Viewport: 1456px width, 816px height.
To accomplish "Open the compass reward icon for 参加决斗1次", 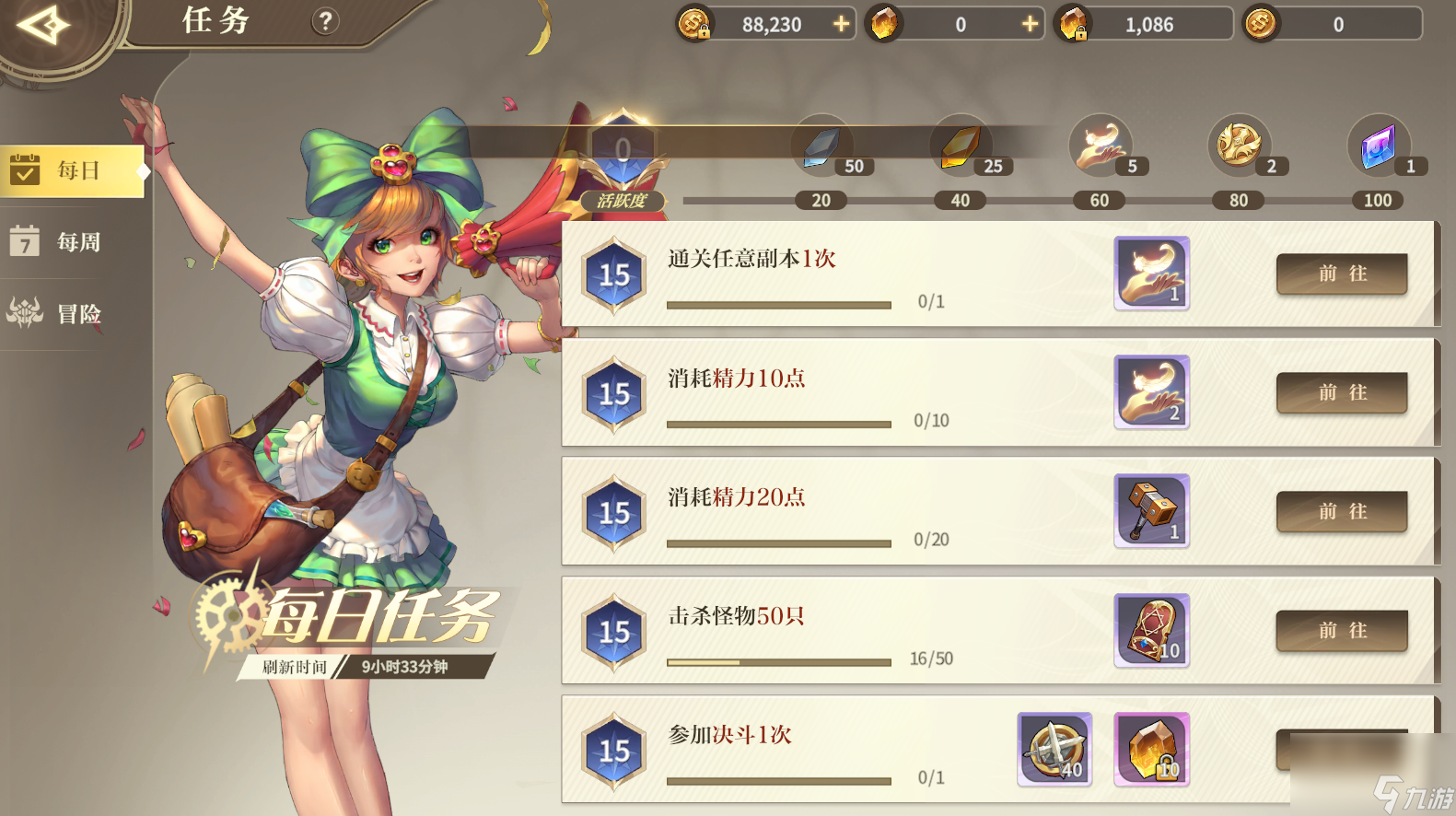I will (1054, 750).
